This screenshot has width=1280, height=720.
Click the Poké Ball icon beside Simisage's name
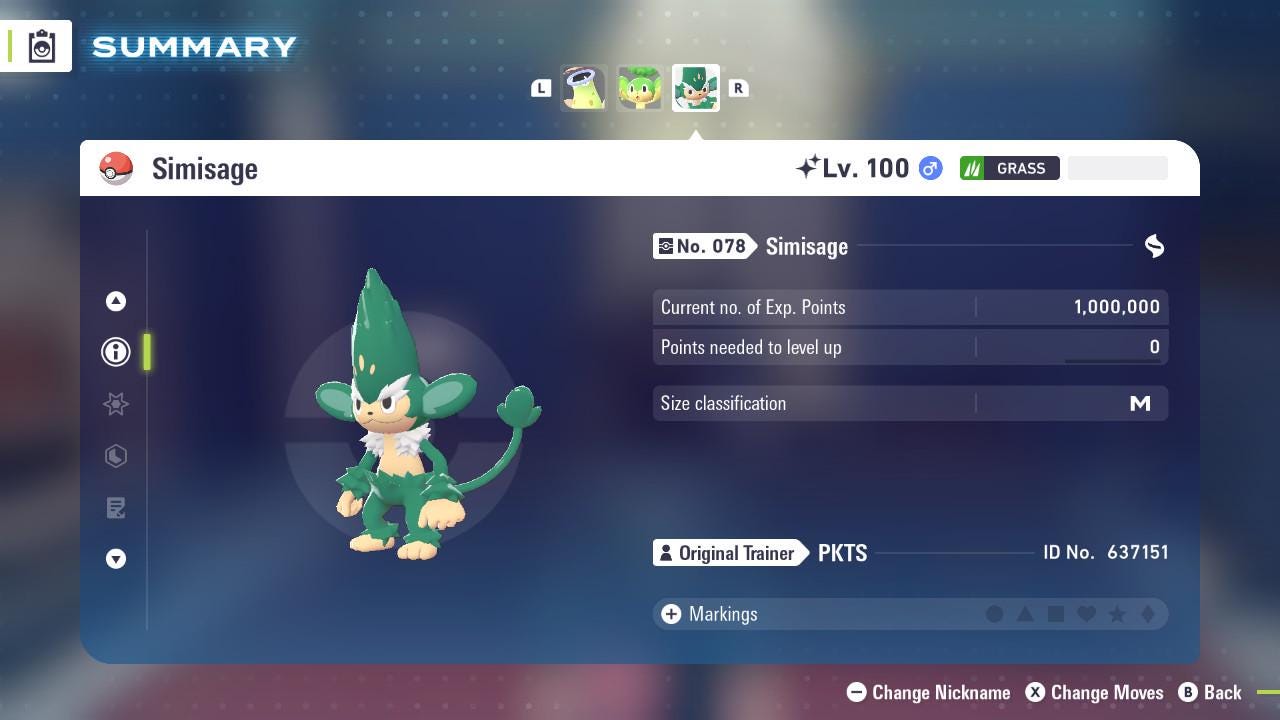[117, 168]
